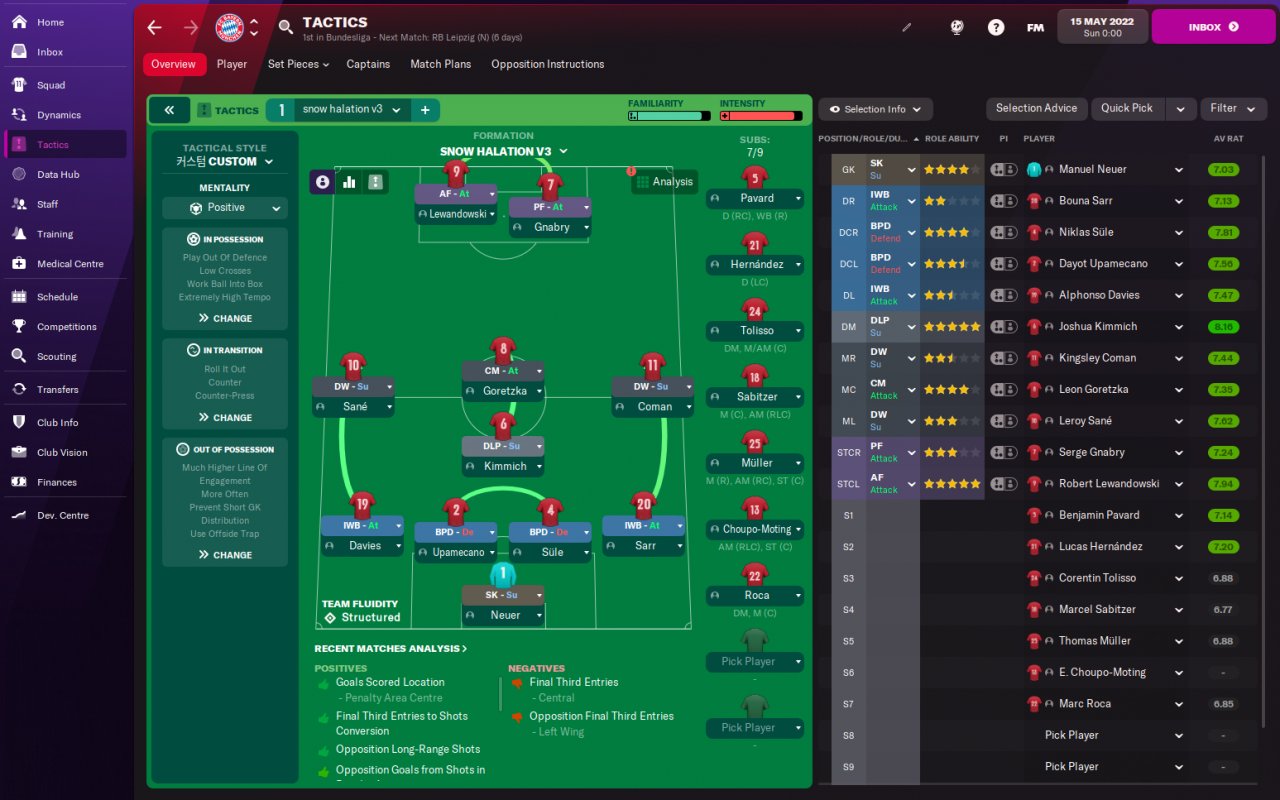Click the pink INBOX continue button
Image resolution: width=1280 pixels, height=800 pixels.
(x=1211, y=27)
